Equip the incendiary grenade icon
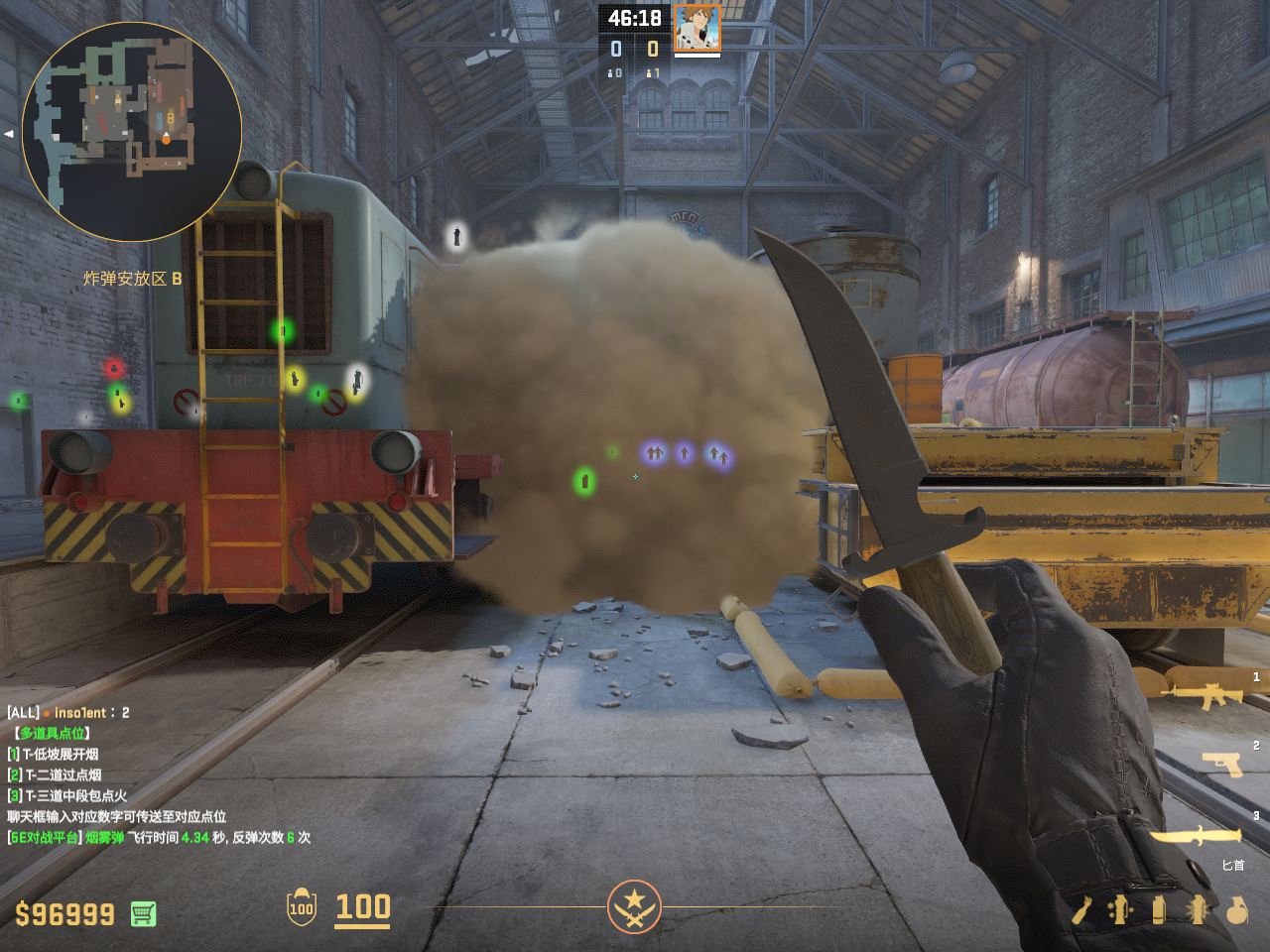 pyautogui.click(x=1081, y=909)
